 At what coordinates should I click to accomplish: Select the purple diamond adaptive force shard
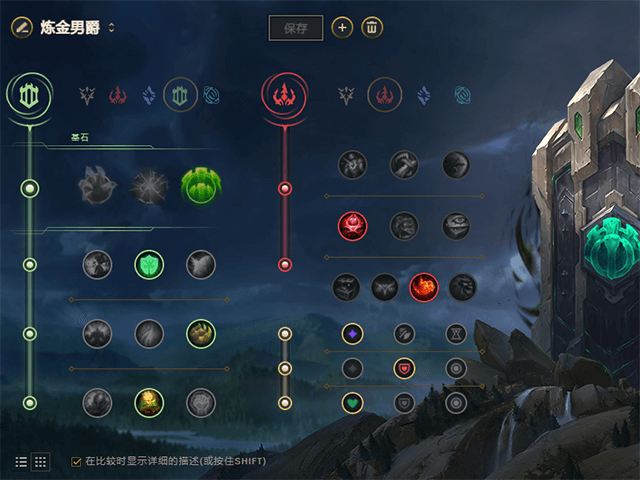coord(351,333)
